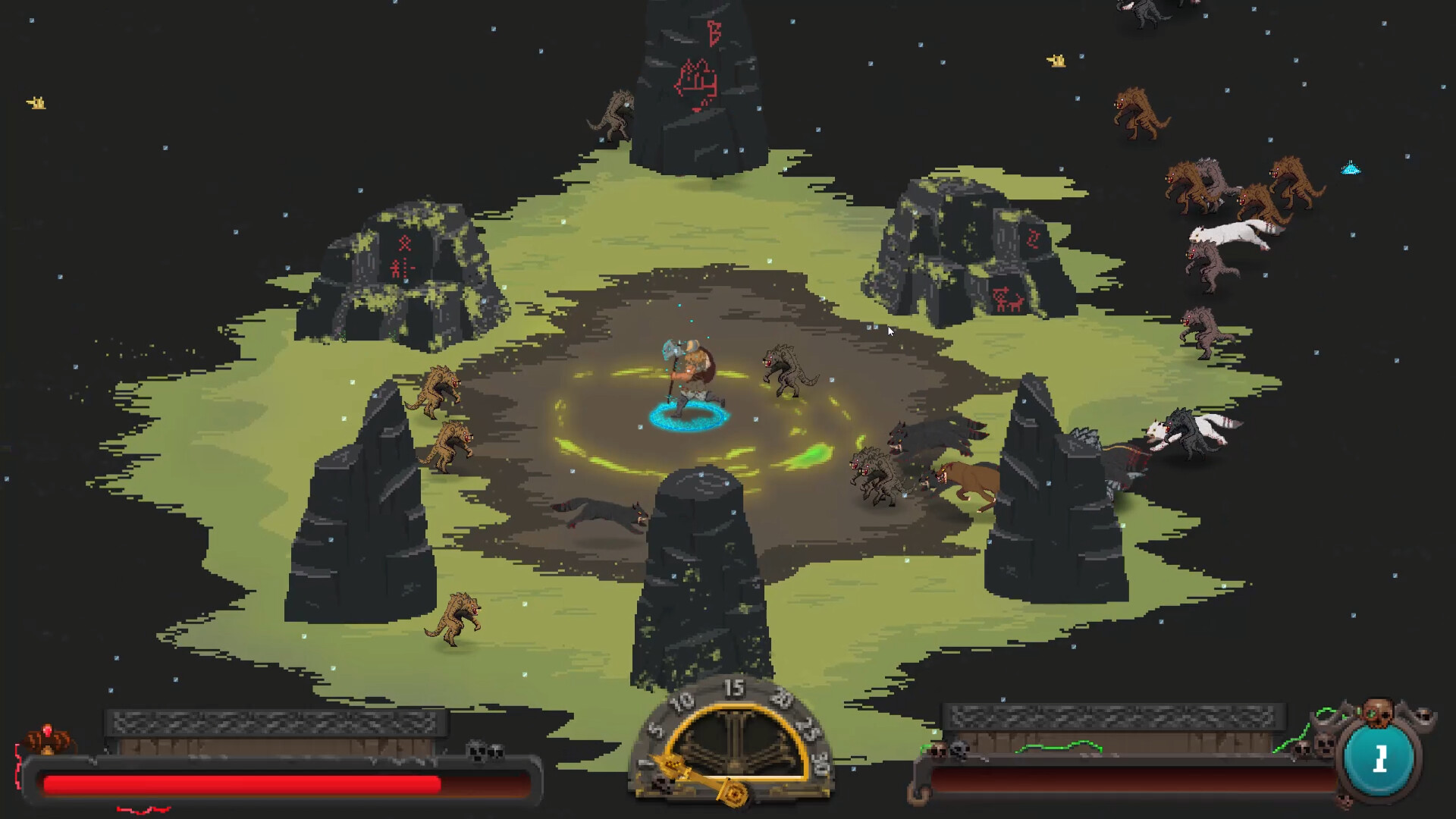This screenshot has width=1456, height=819.
Task: Select the twin skulls icon on the health bar frame
Action: [x=485, y=751]
